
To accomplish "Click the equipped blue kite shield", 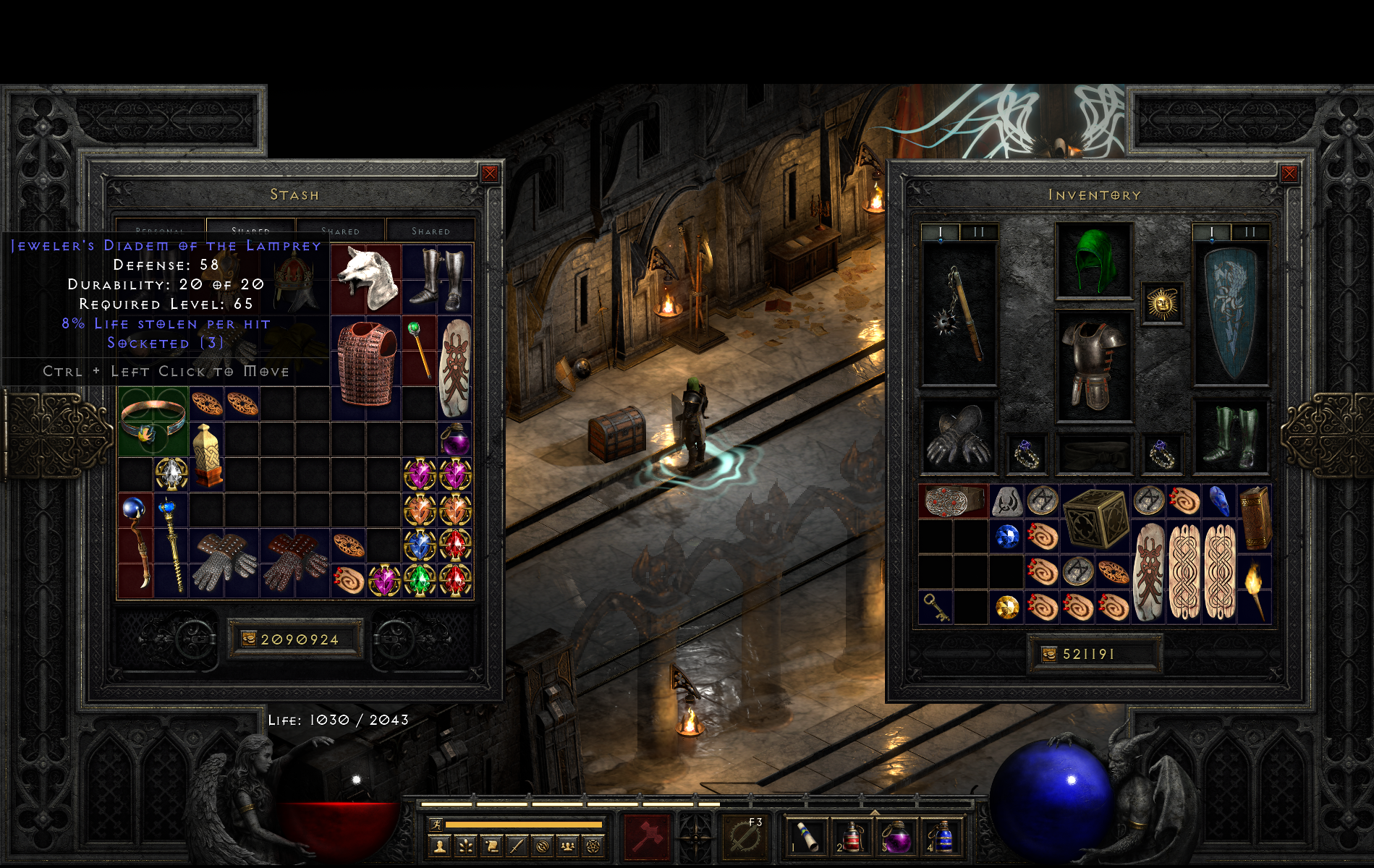I will [x=1230, y=313].
